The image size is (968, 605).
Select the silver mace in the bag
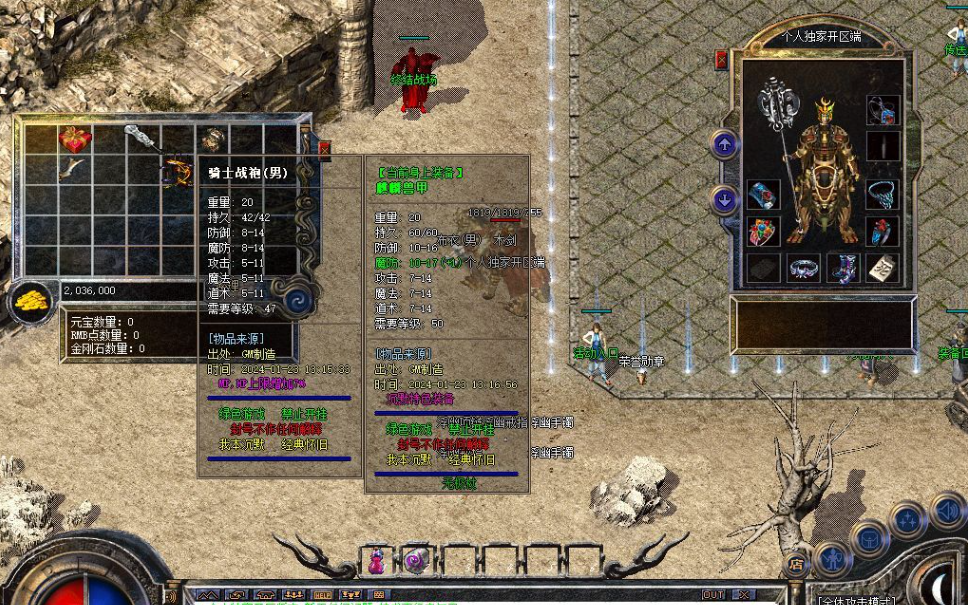point(143,139)
